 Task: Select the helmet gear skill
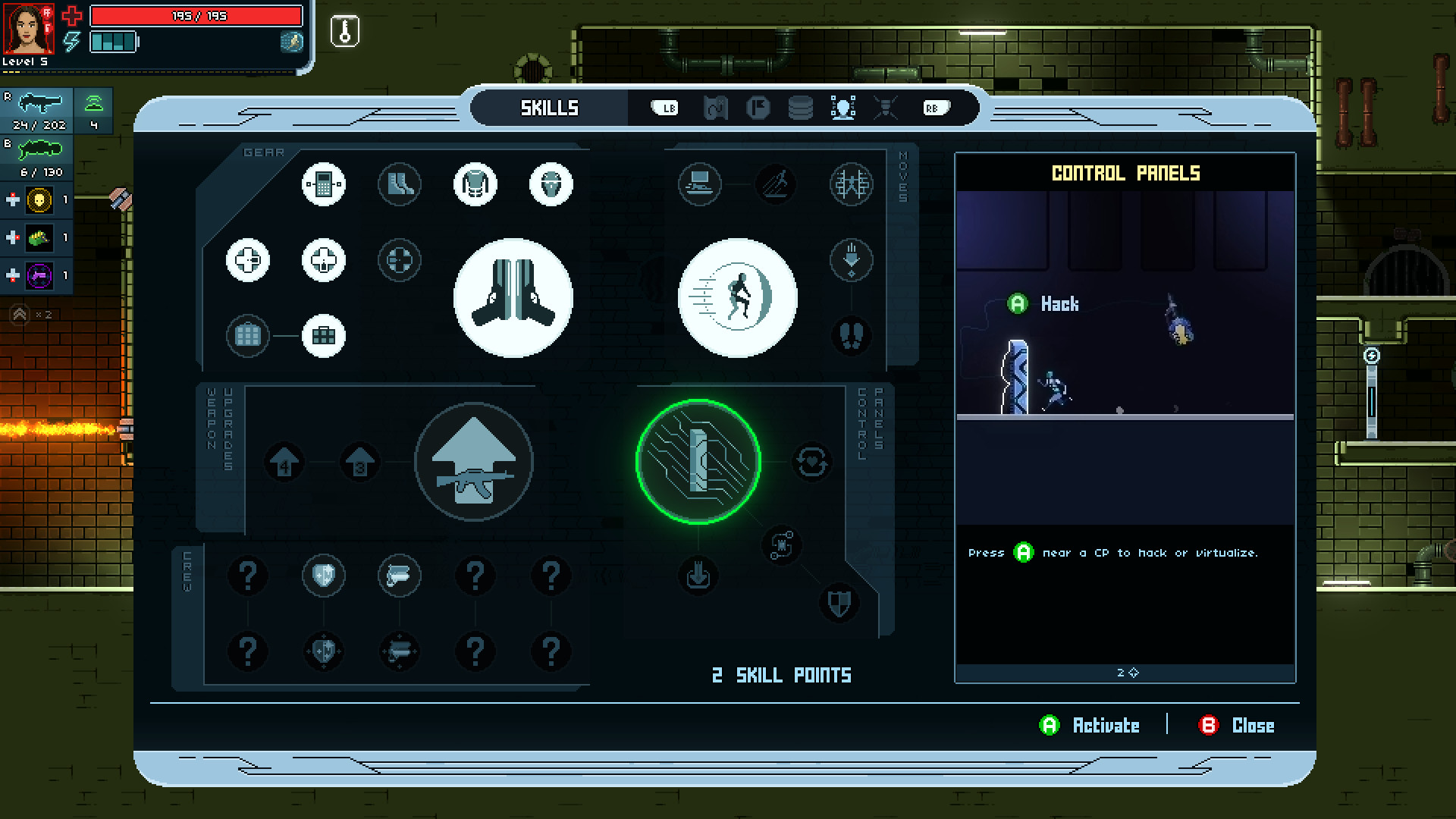(551, 184)
